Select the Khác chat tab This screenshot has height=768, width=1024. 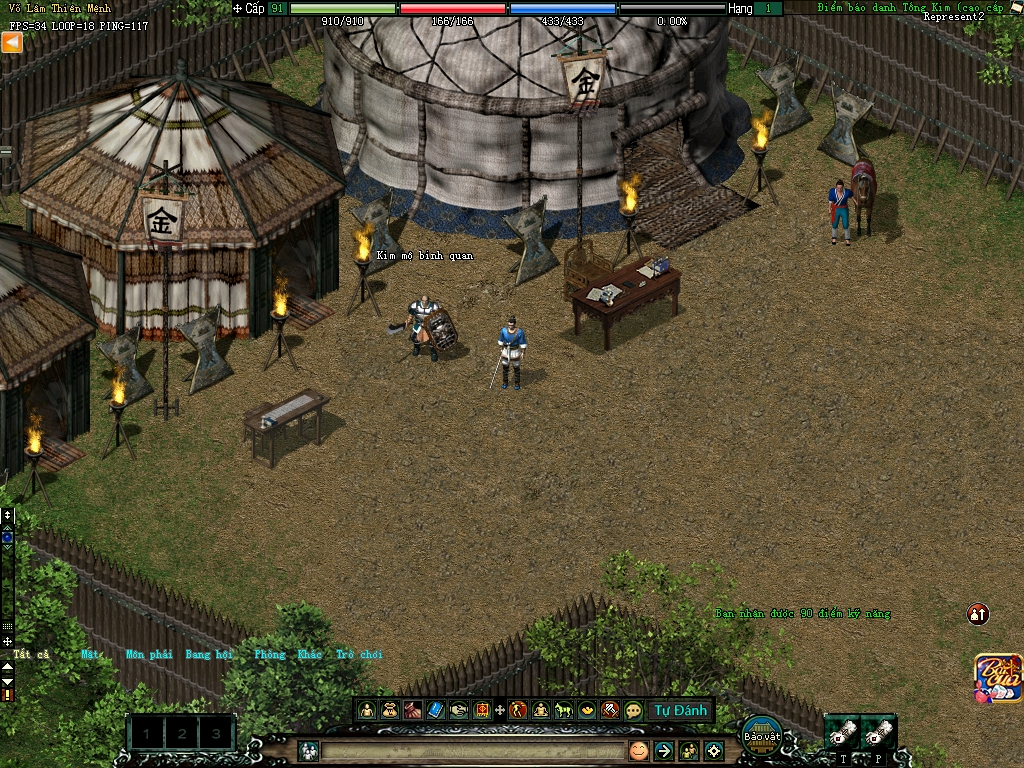(x=309, y=654)
